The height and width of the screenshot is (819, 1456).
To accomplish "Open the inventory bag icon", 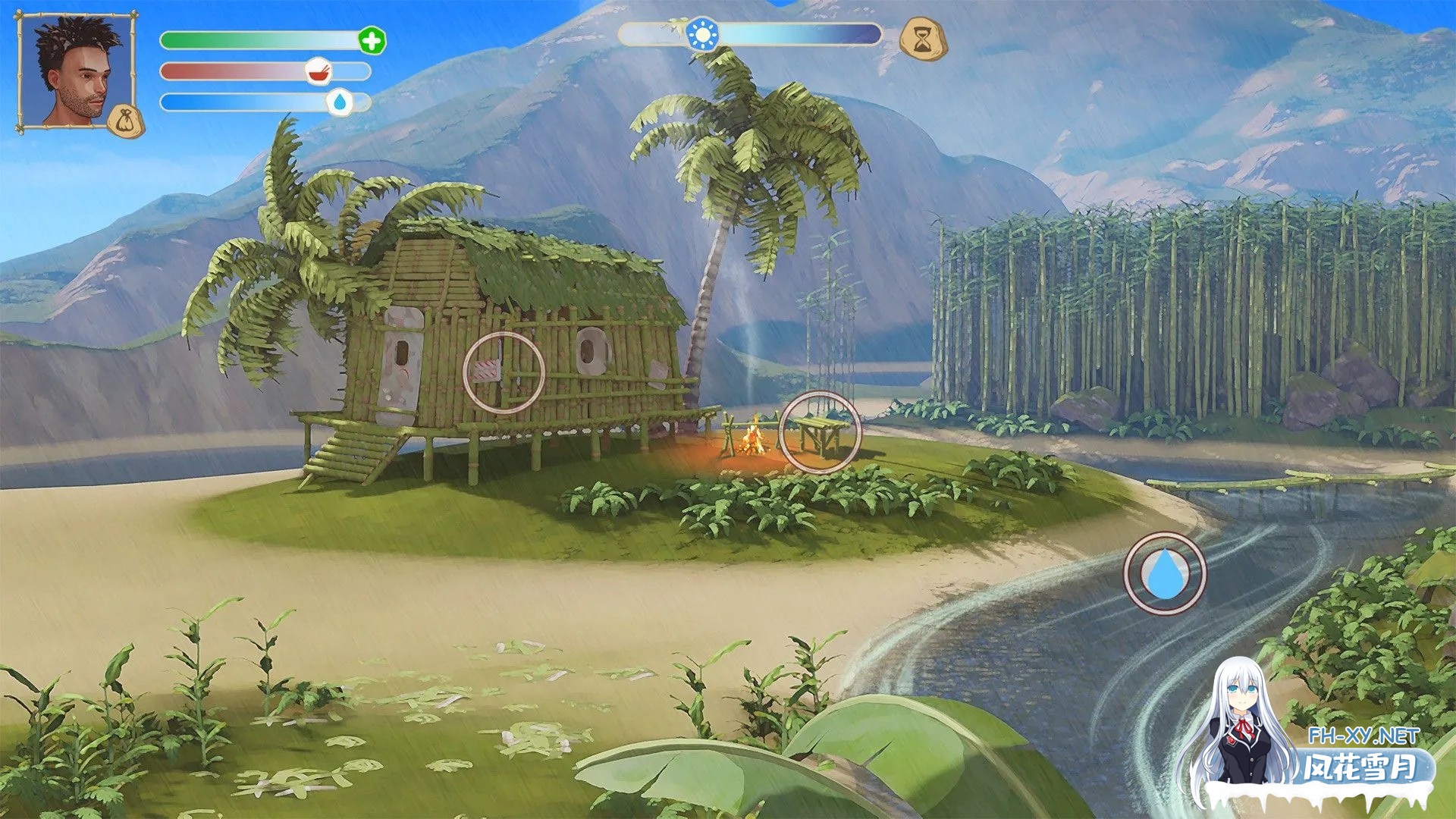I will coord(124,121).
